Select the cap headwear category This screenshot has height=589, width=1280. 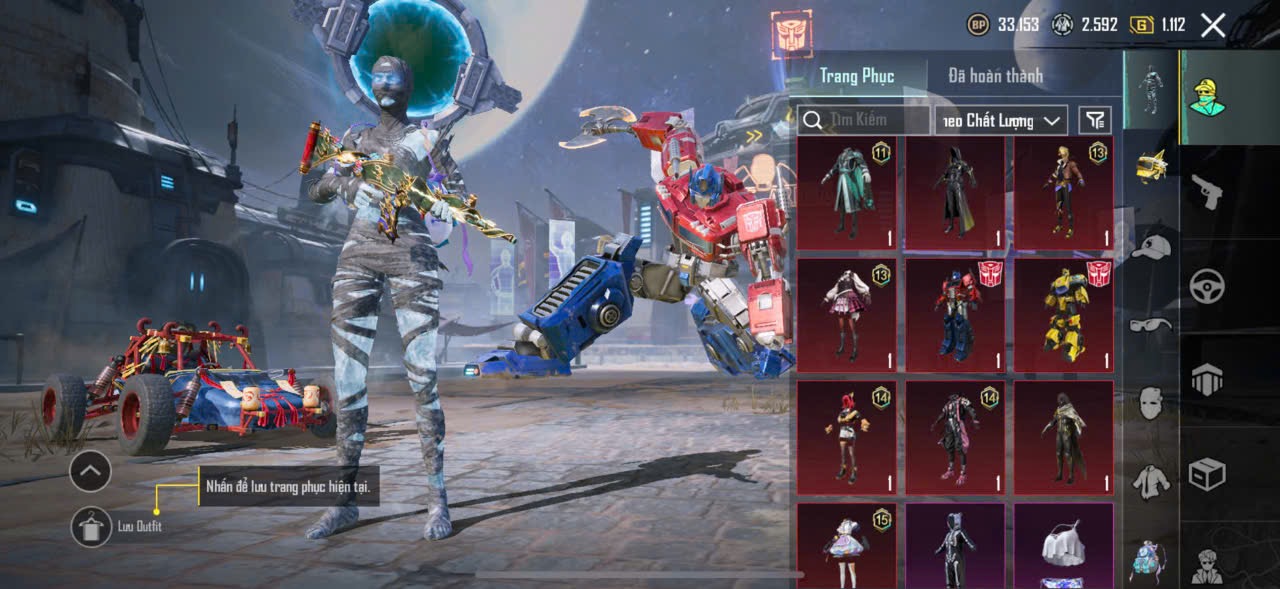coord(1152,247)
